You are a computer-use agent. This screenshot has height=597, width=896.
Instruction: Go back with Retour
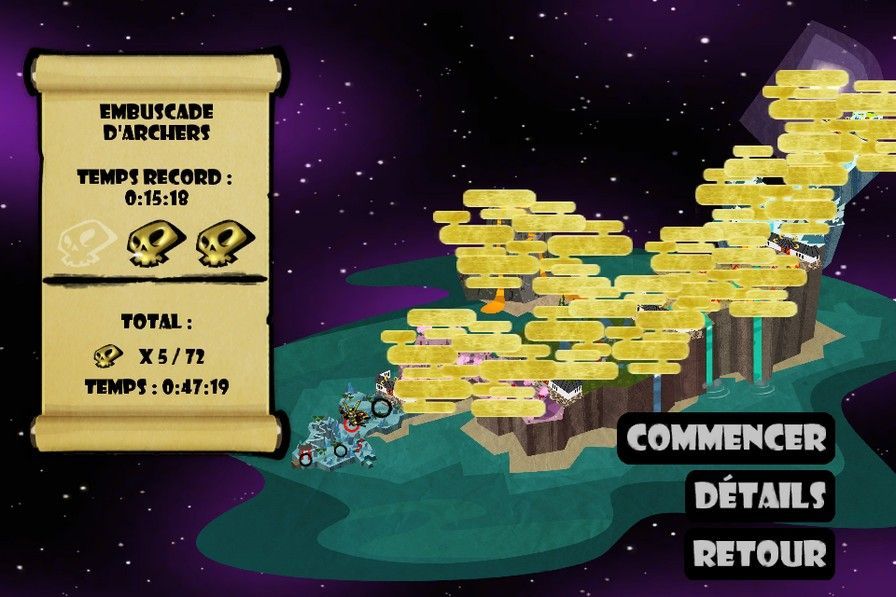coord(760,552)
